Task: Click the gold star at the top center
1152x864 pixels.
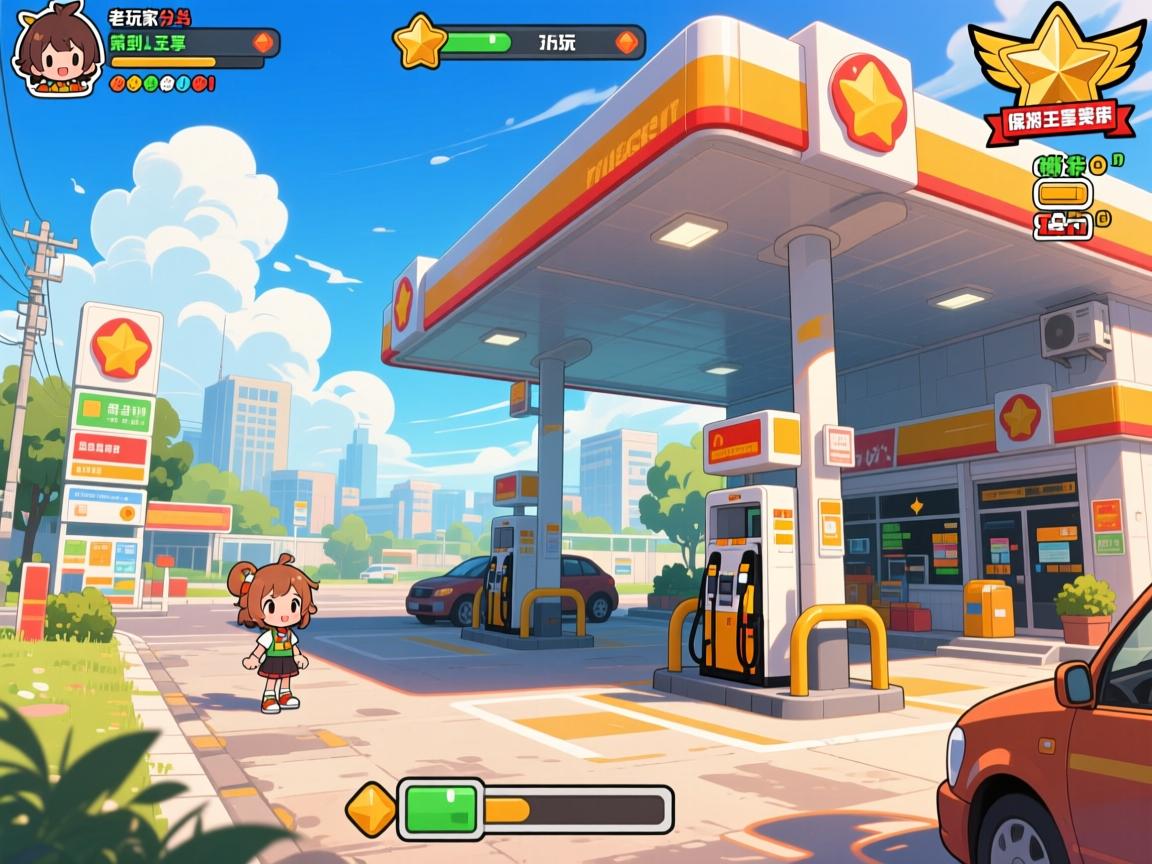Action: (x=418, y=42)
